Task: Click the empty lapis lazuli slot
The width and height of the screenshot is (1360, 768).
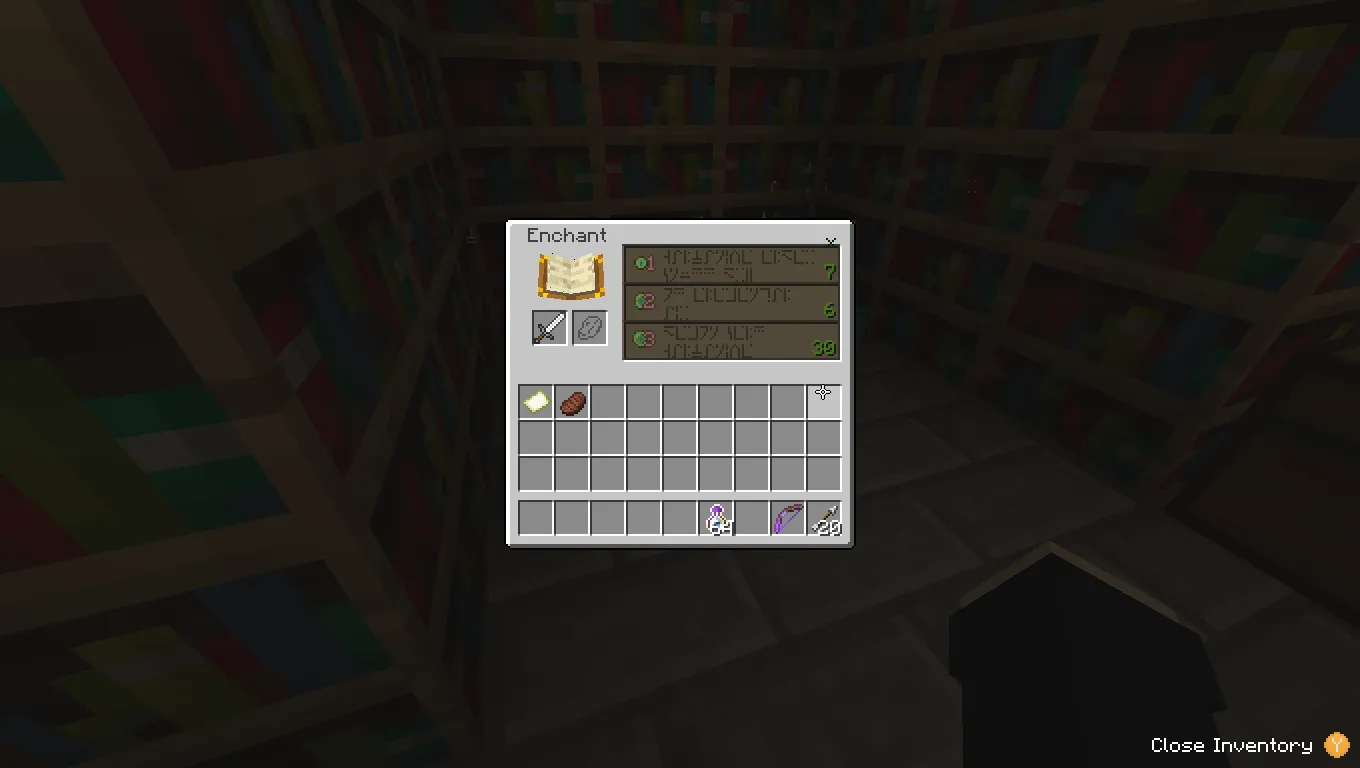Action: point(589,327)
